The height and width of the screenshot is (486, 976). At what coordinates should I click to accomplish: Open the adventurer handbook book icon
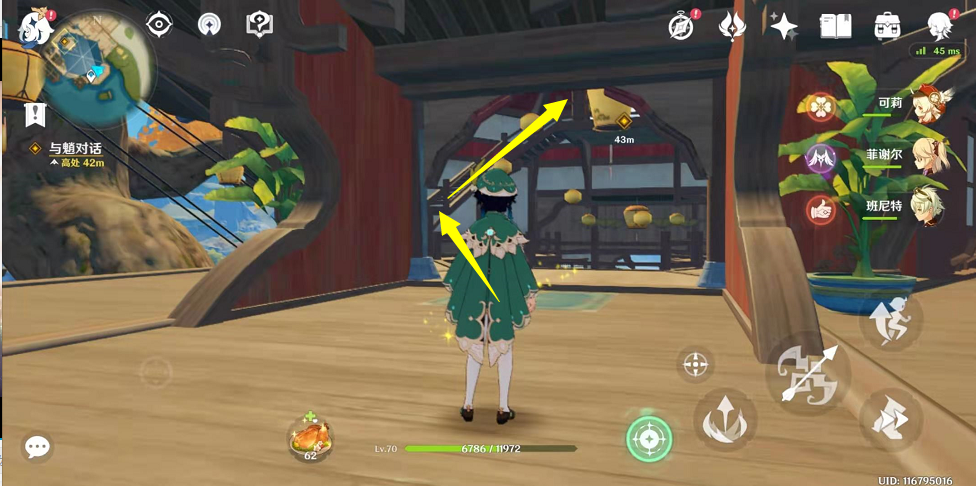(835, 26)
